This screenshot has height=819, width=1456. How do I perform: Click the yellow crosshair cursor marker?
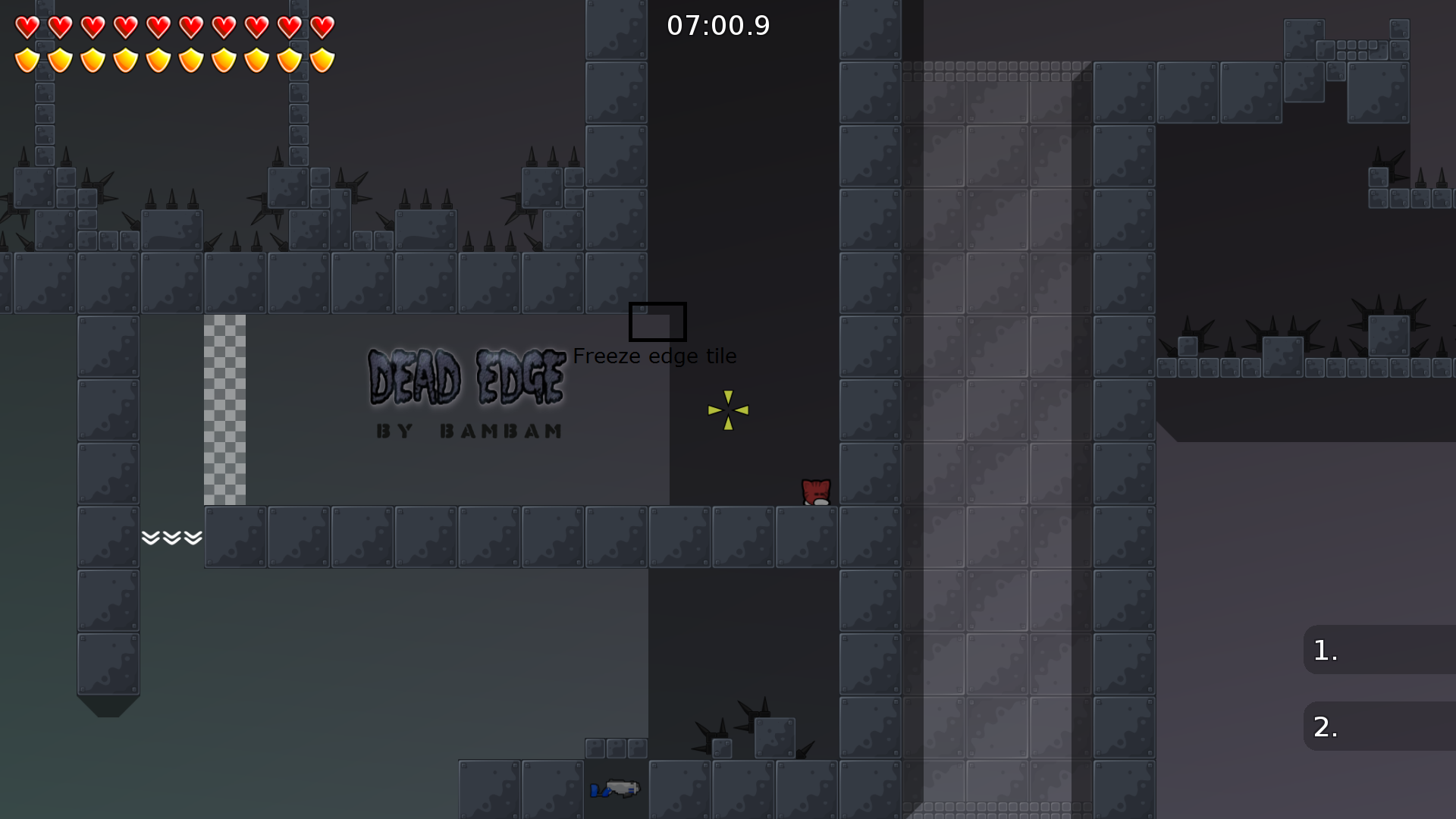[726, 410]
